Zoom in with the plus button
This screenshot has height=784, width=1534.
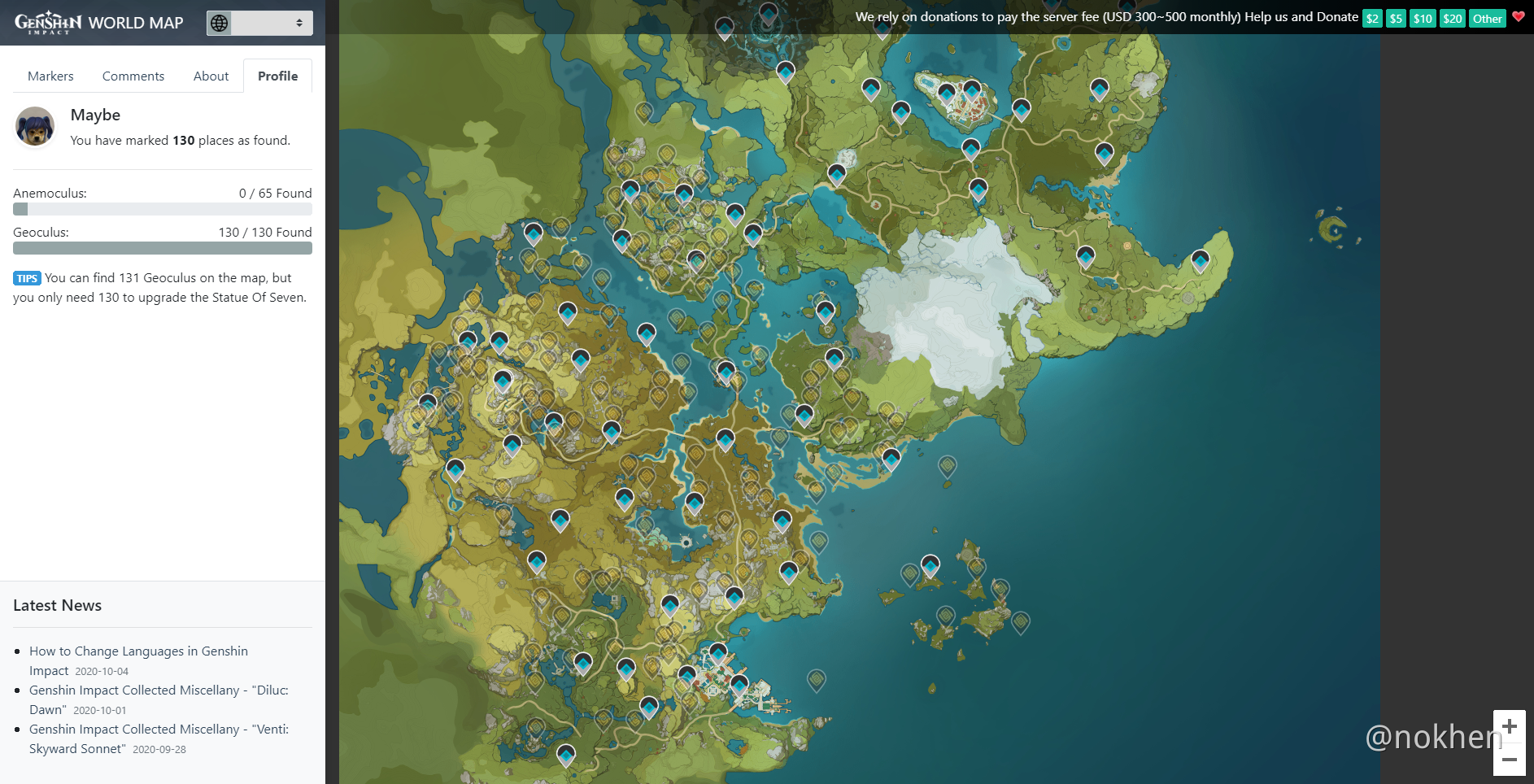click(1510, 726)
